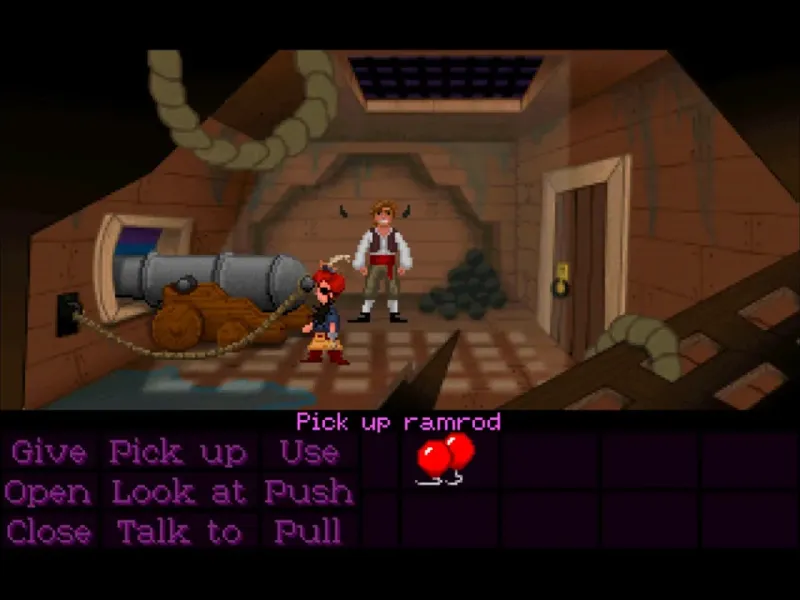Select the red balloons in inventory
Screen dimensions: 800x600
[444, 458]
